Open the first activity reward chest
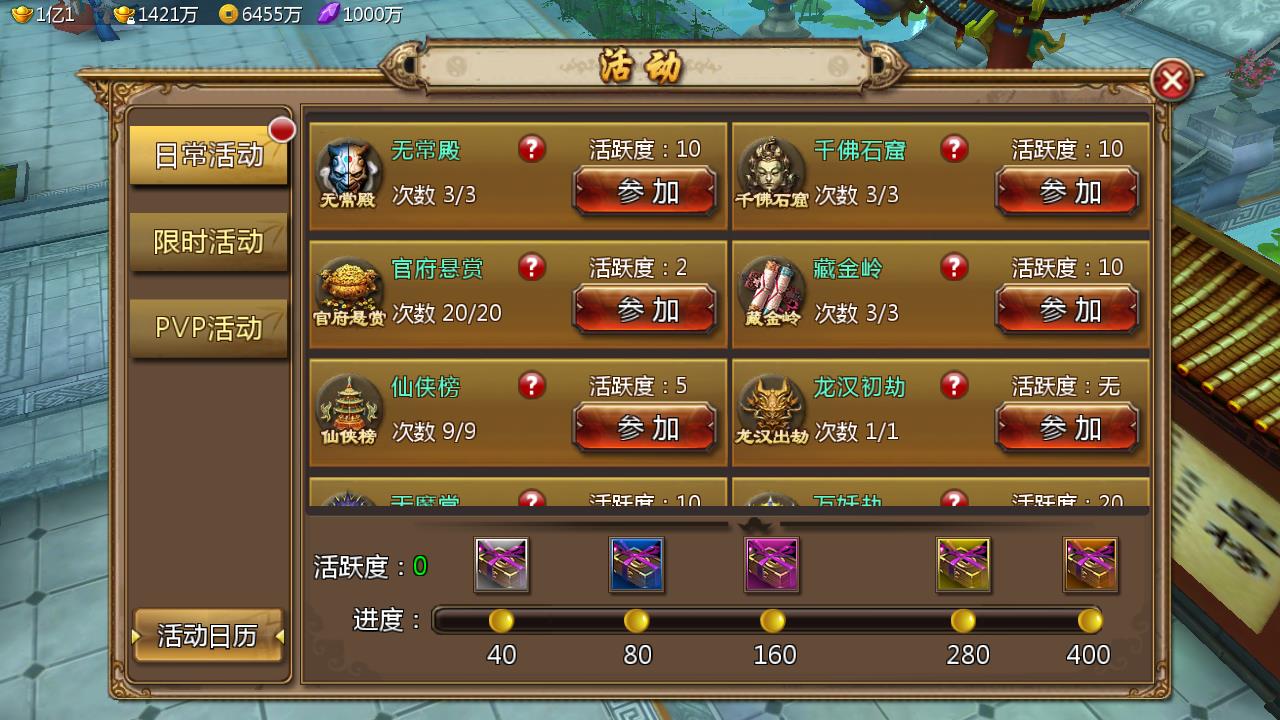The height and width of the screenshot is (720, 1280). (501, 565)
